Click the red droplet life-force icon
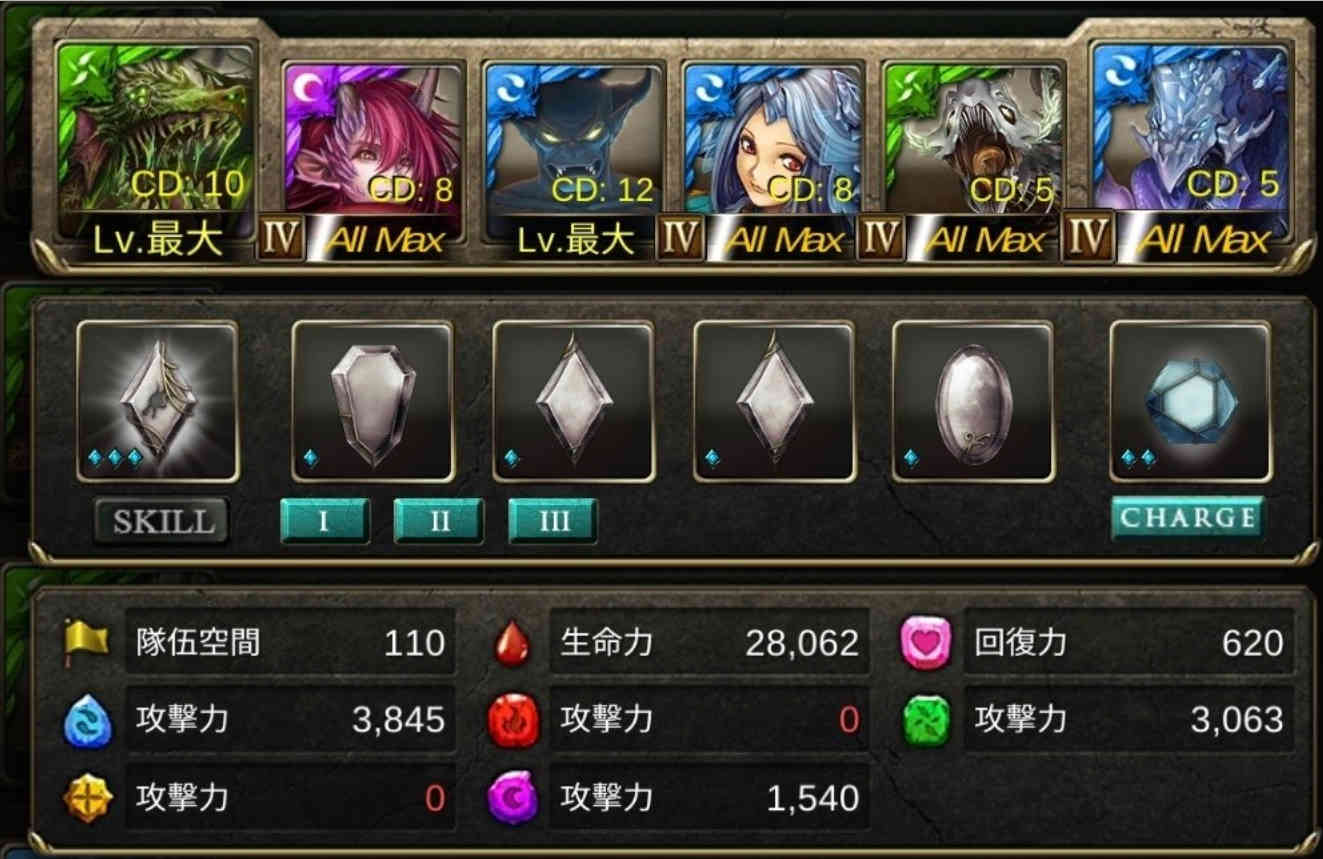 point(510,643)
